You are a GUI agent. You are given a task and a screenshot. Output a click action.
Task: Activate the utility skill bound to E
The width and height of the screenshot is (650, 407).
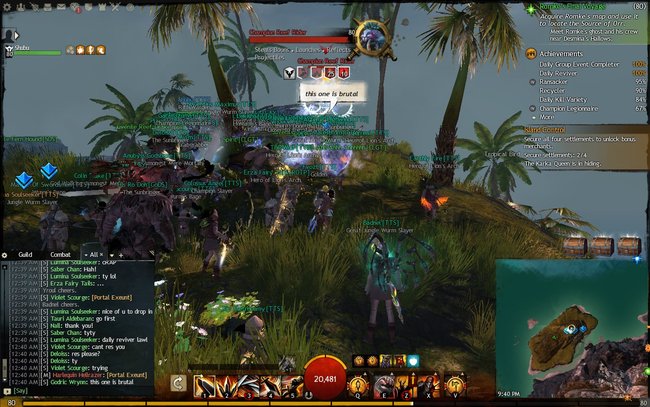click(x=384, y=385)
